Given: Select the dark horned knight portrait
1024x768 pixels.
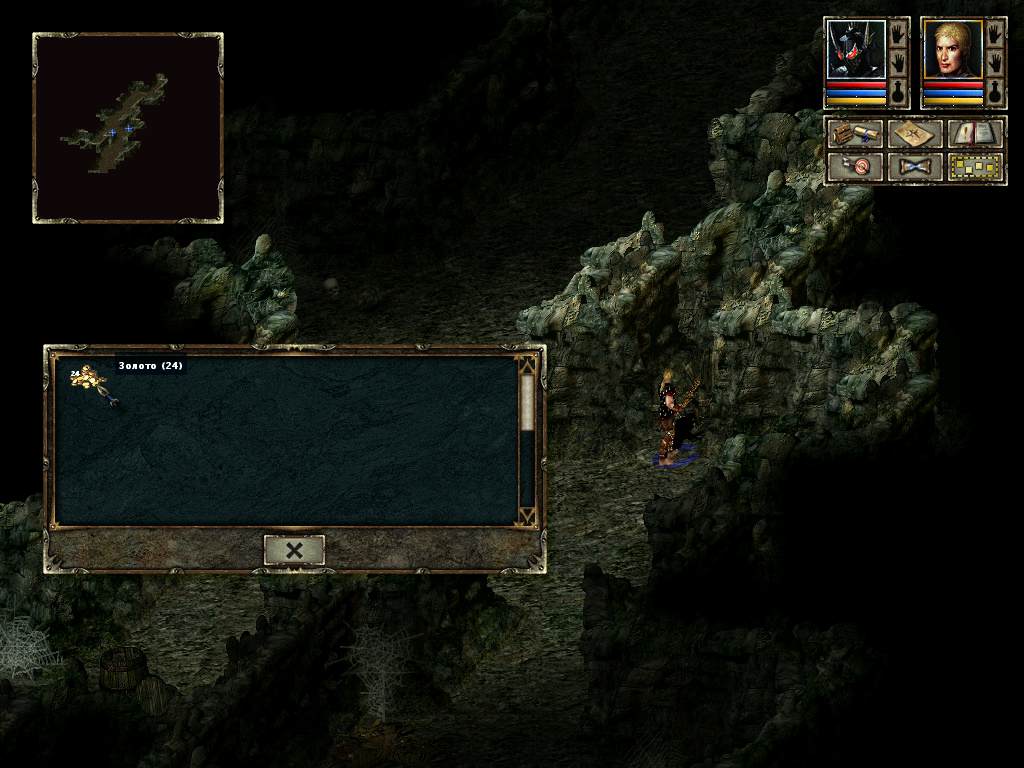Looking at the screenshot, I should click(x=856, y=50).
